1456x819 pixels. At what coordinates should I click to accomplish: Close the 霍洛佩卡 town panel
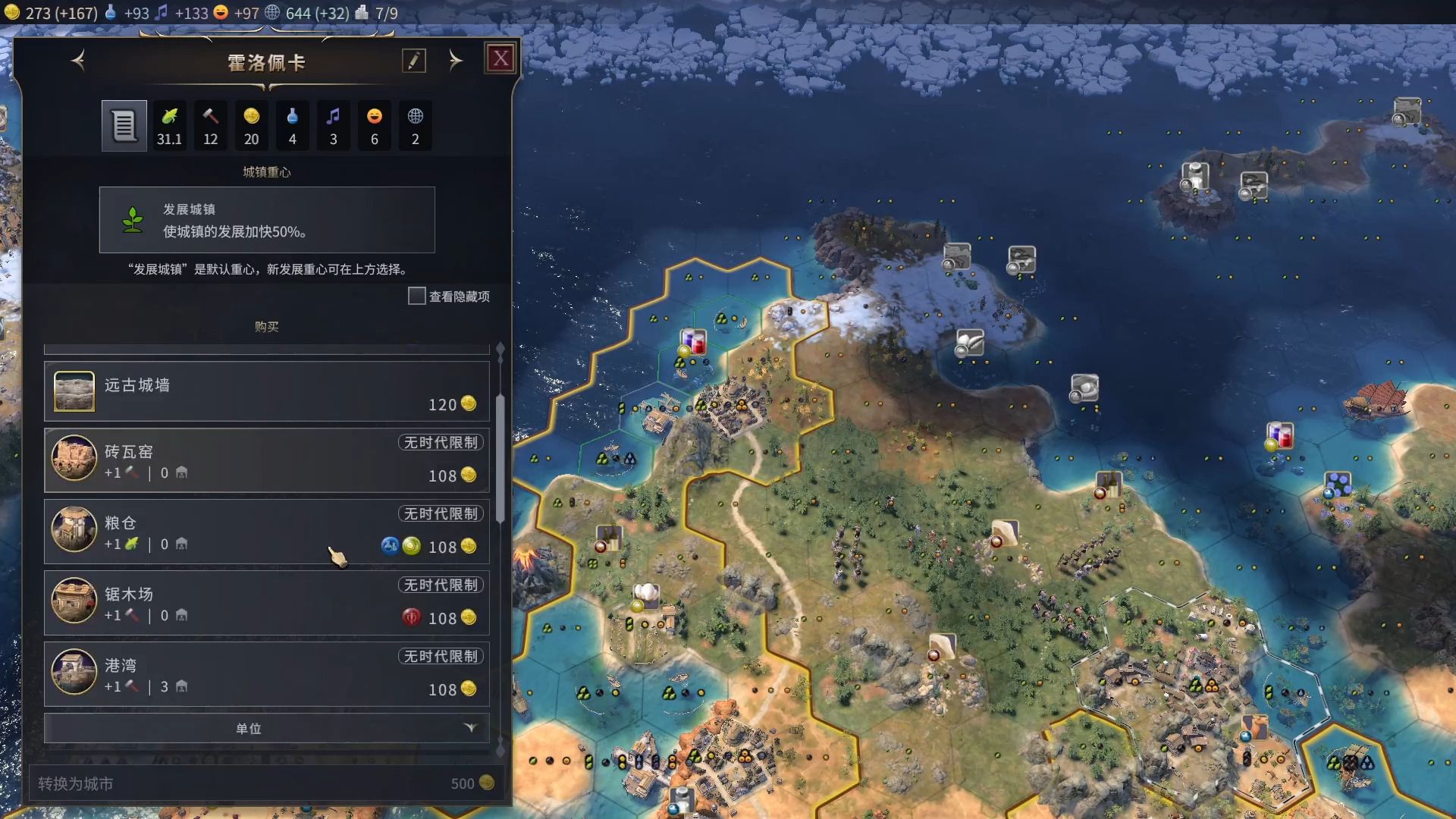point(500,58)
